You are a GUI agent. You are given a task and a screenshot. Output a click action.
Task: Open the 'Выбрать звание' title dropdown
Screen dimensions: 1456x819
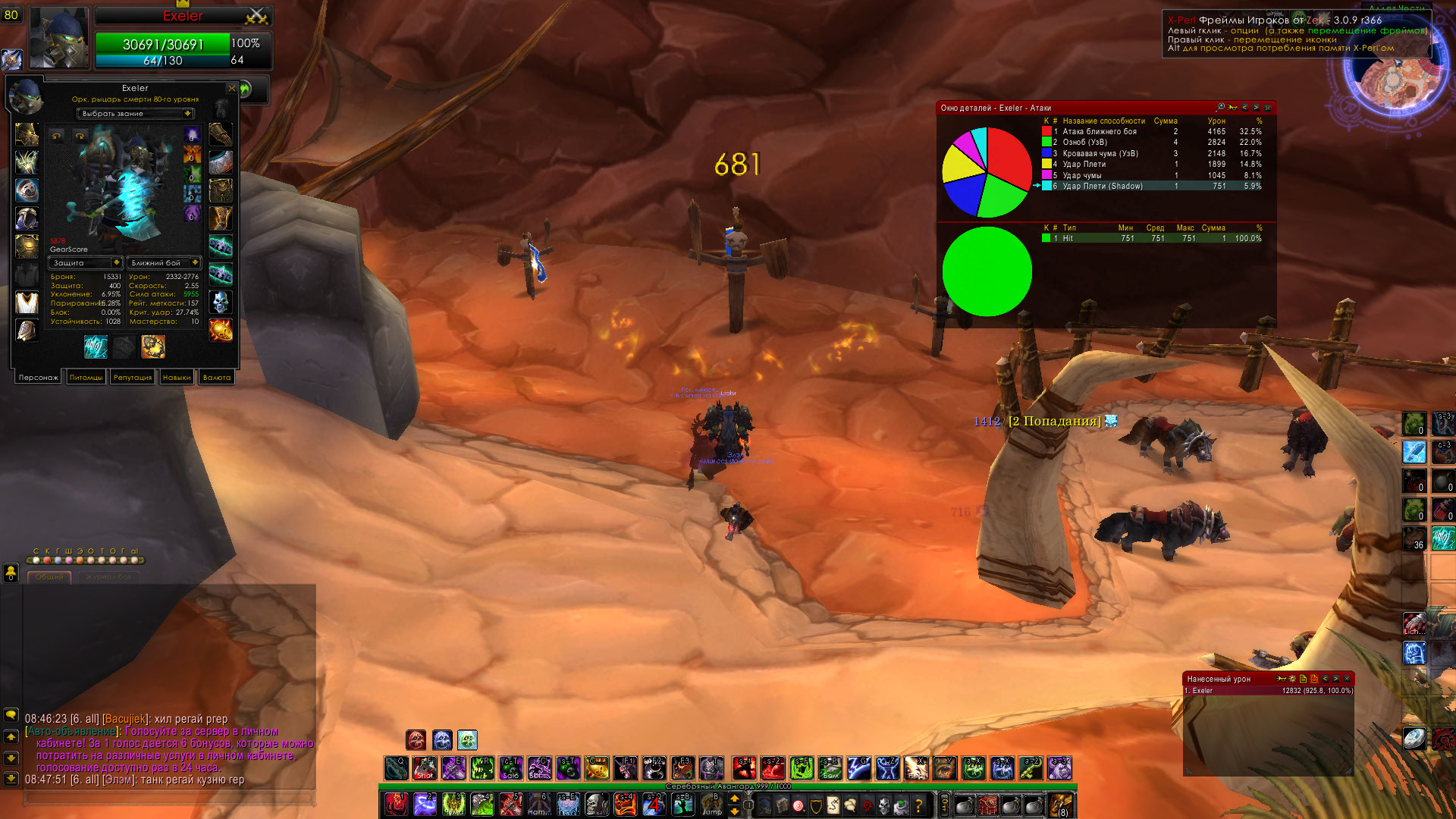point(136,114)
